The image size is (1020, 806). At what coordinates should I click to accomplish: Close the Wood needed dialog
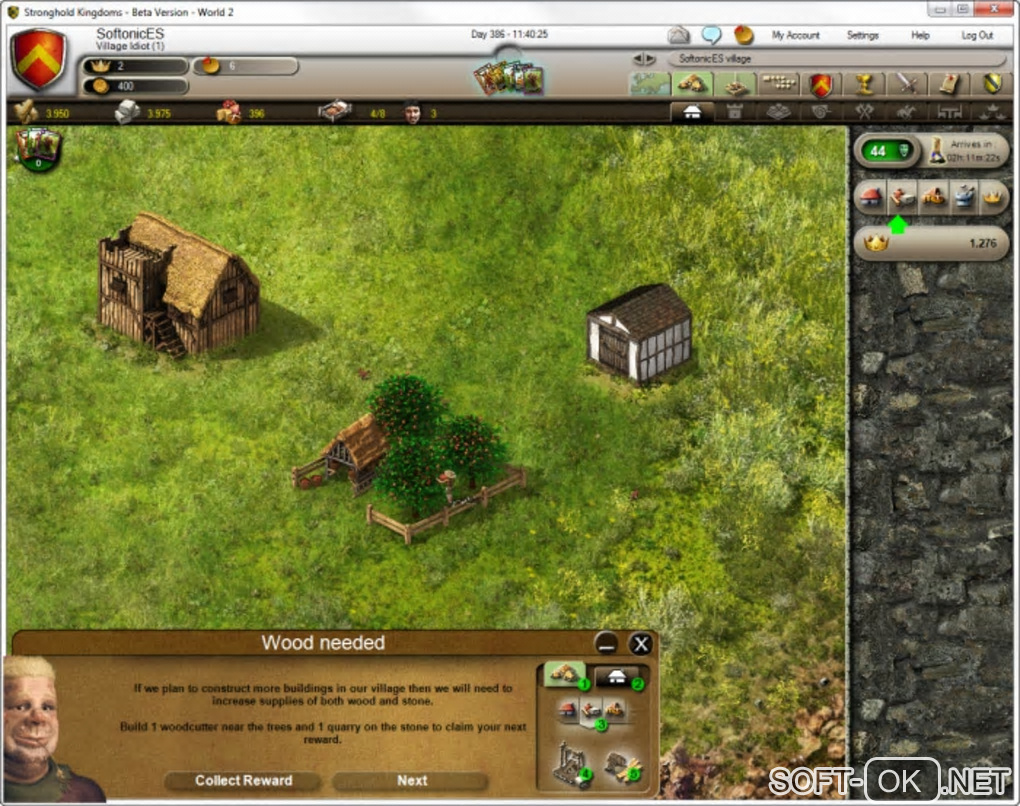click(x=641, y=644)
